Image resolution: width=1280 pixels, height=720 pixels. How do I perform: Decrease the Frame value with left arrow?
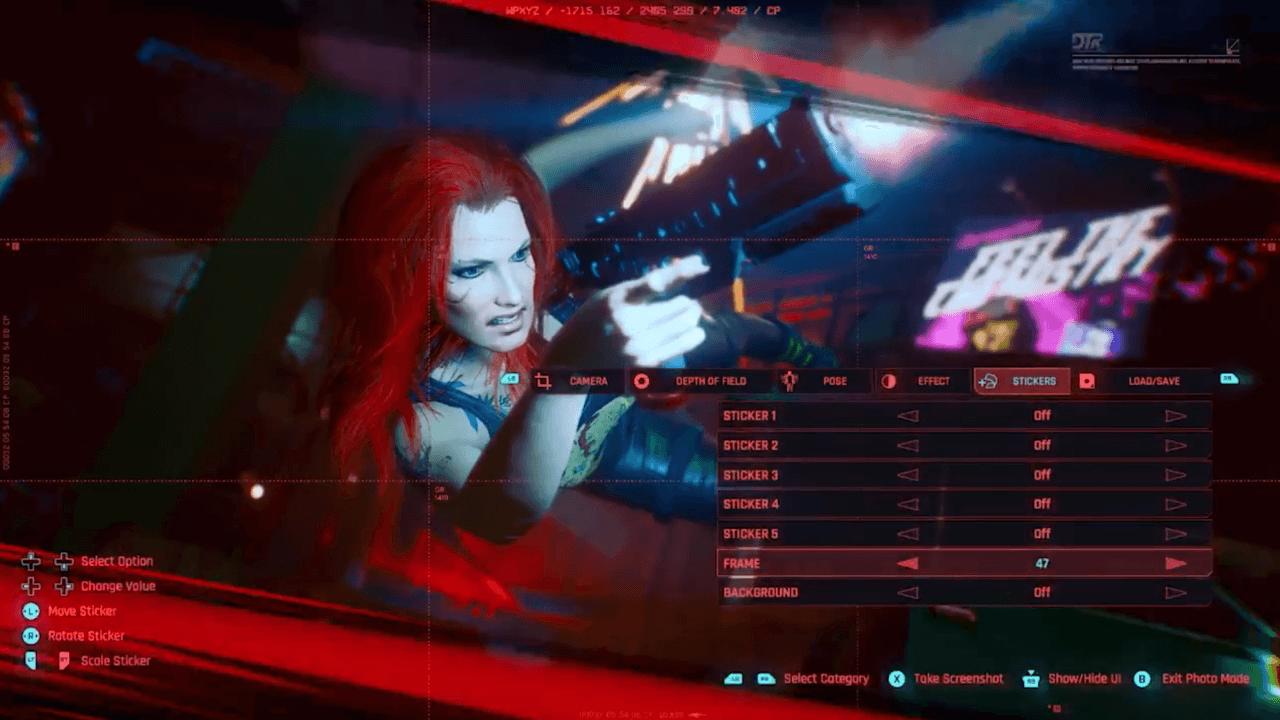[907, 564]
